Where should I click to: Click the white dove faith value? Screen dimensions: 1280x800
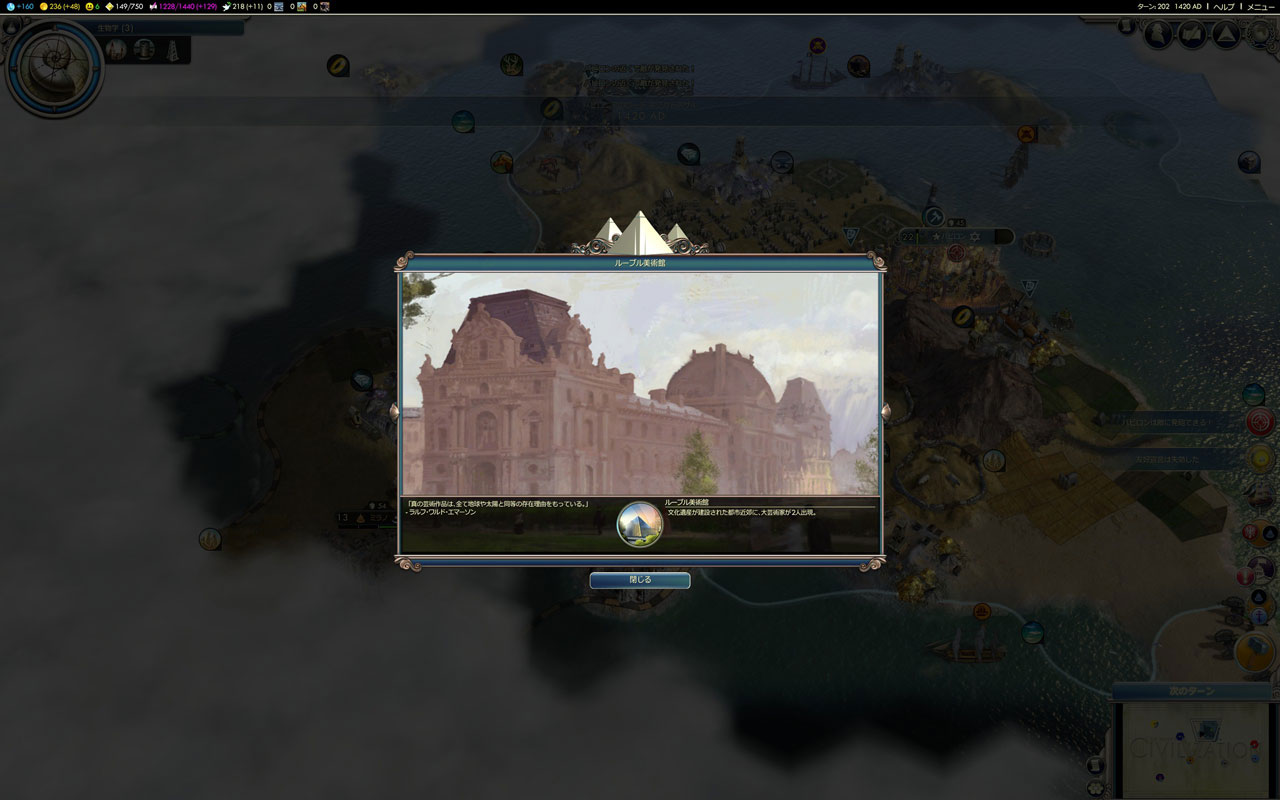click(x=241, y=6)
